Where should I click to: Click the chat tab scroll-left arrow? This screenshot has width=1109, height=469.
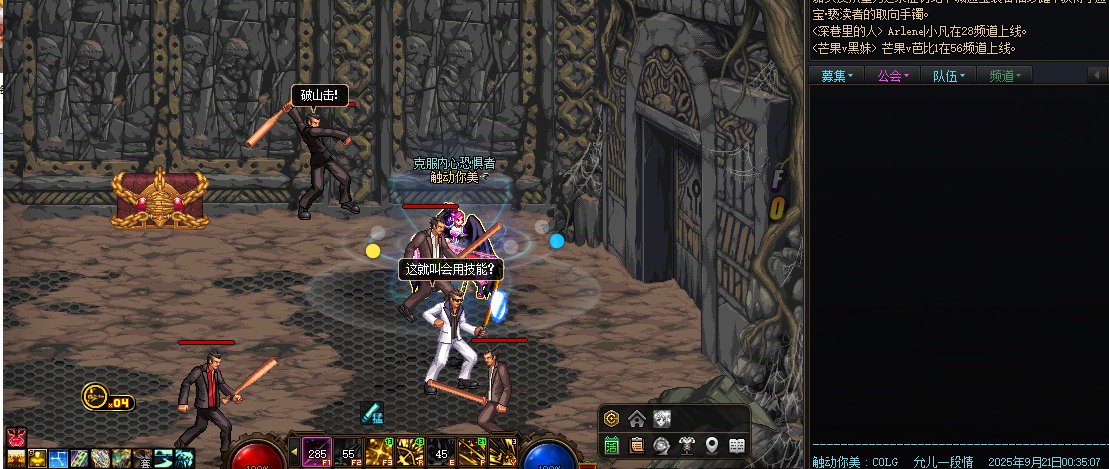pyautogui.click(x=1094, y=76)
